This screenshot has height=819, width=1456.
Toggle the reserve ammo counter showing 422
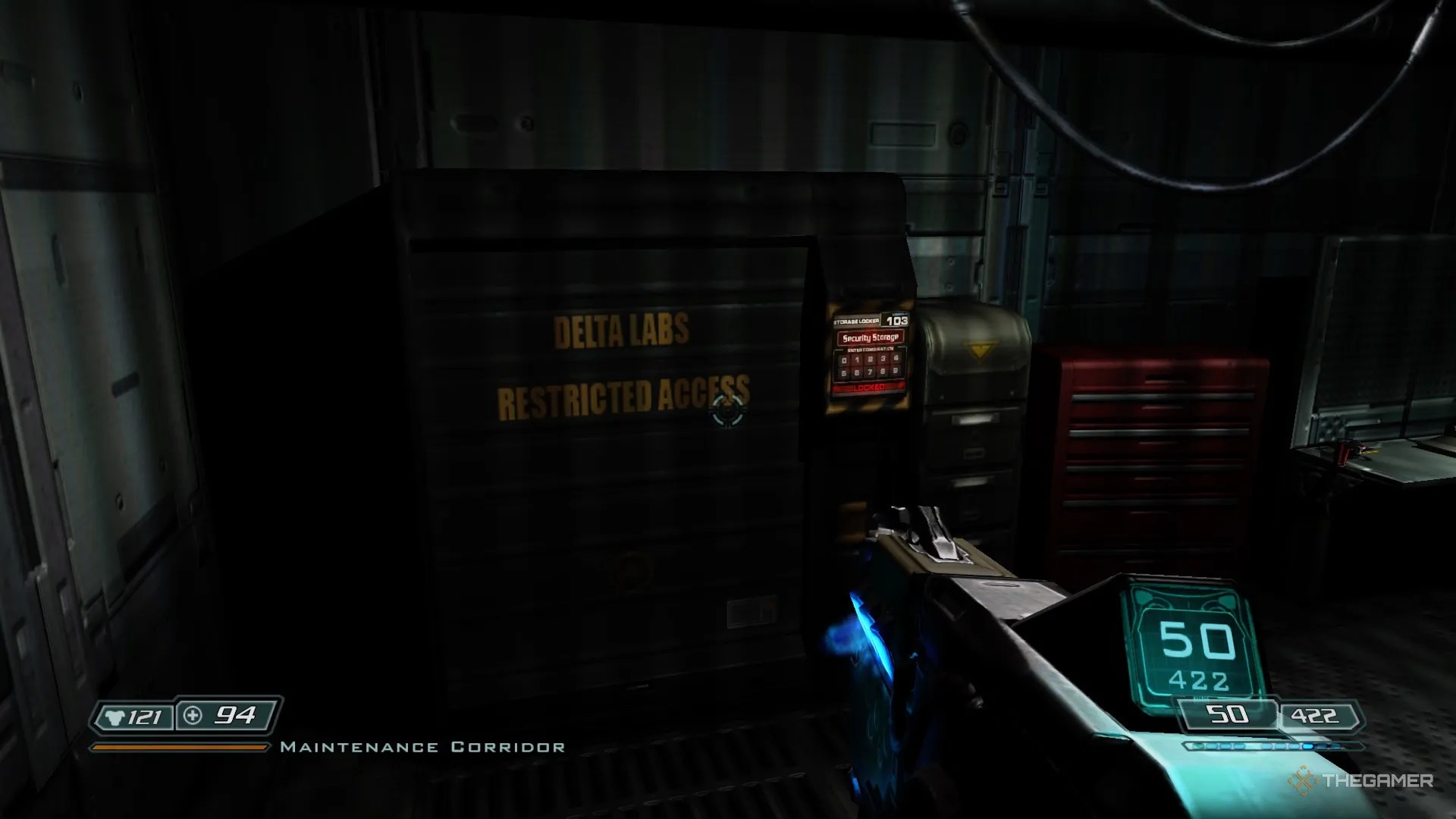(x=1315, y=714)
